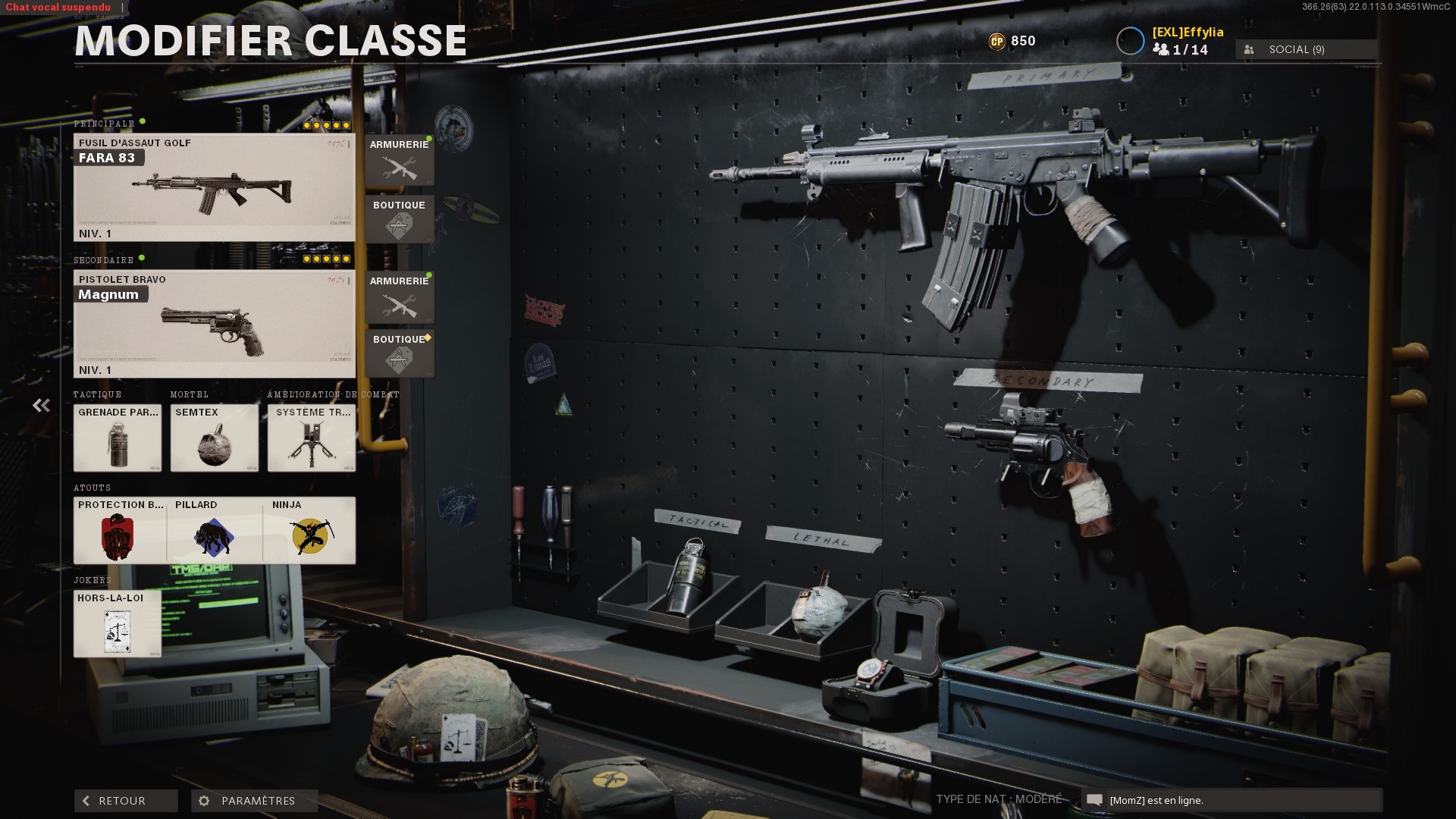The image size is (1456, 819).
Task: Select the Semtex lethal slot
Action: coord(215,438)
